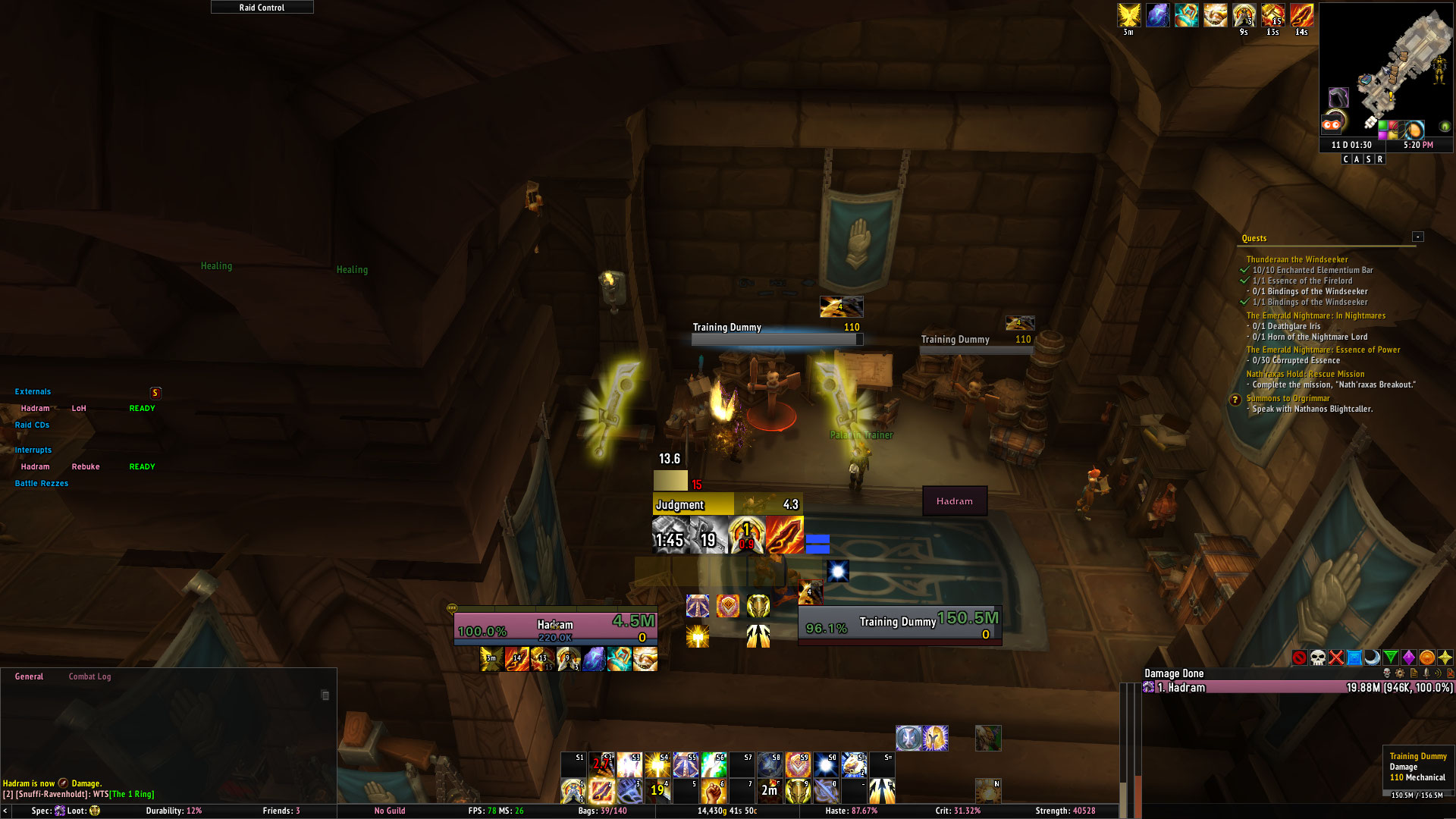Expand the Interrupts section in the raid panel

34,450
